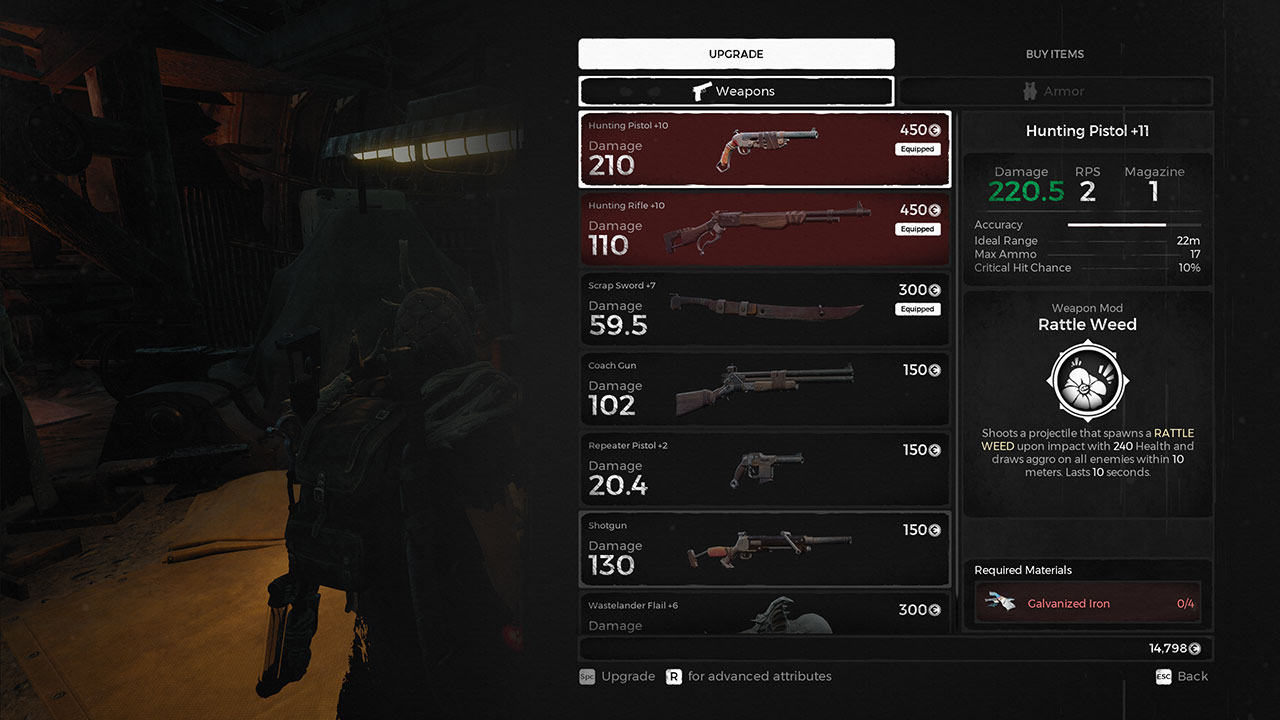
Task: Click the Rattle Weed weapon mod icon
Action: (x=1087, y=381)
